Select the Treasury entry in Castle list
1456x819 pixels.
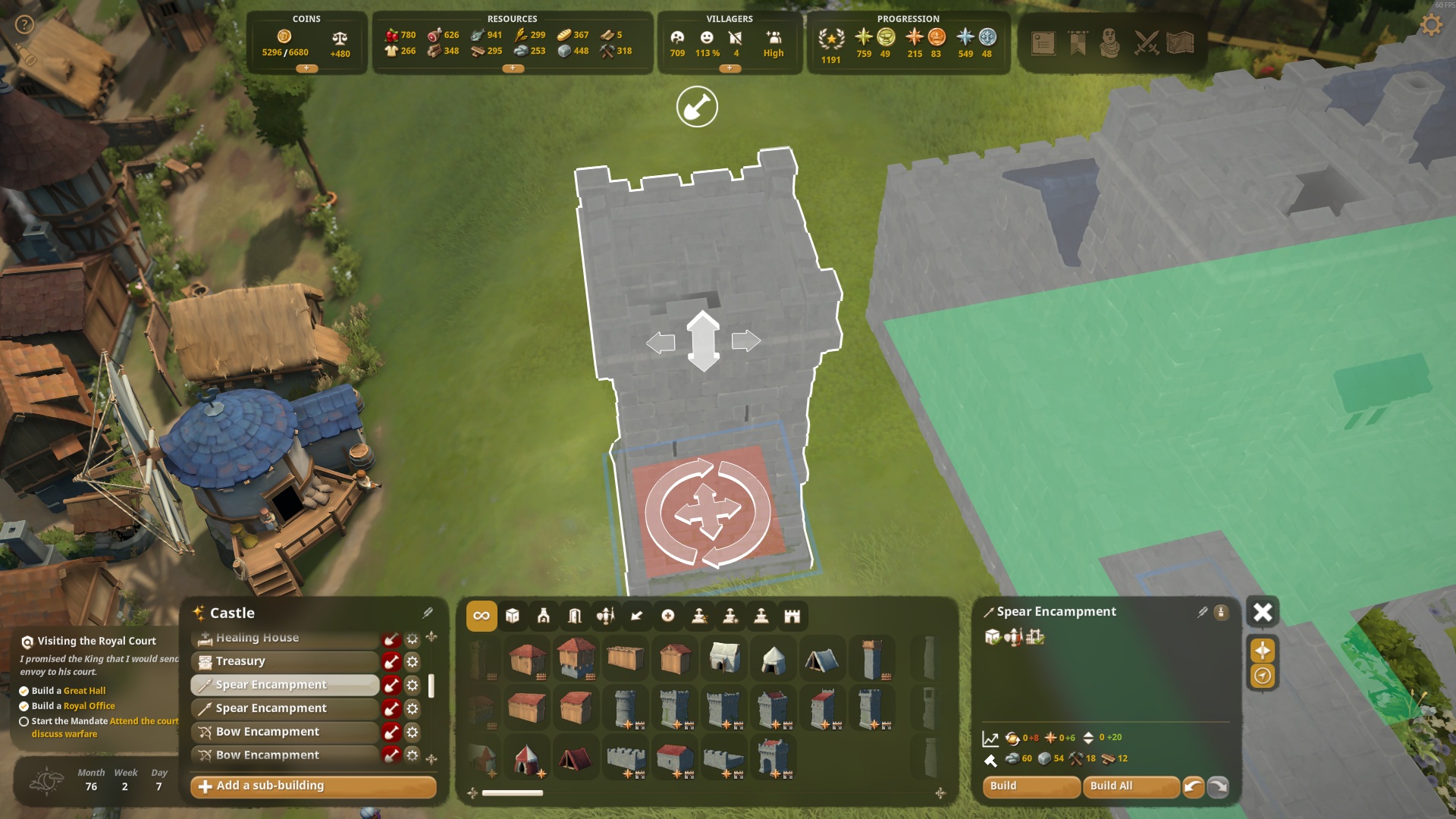coord(284,661)
